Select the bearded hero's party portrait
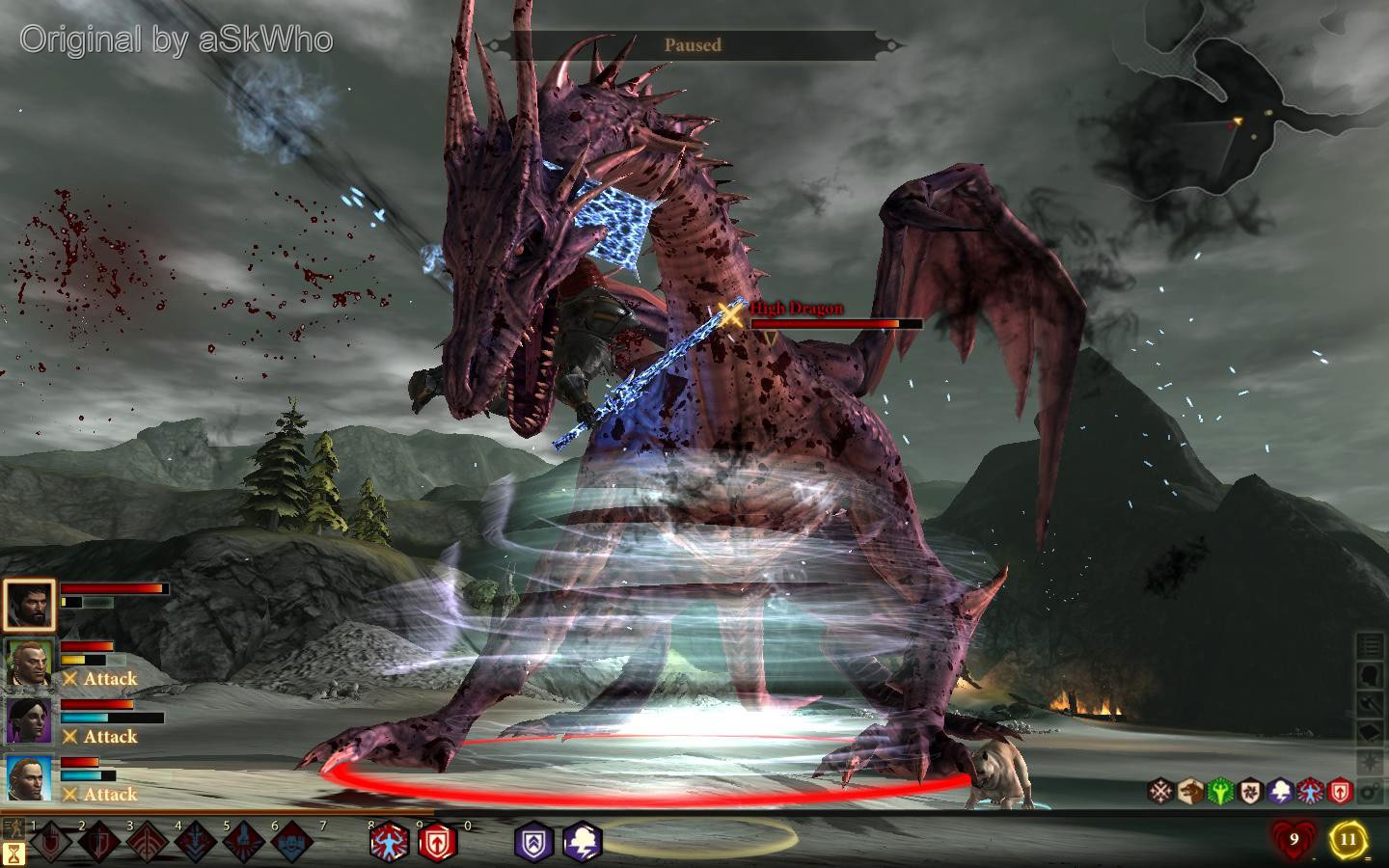1389x868 pixels. [29, 606]
